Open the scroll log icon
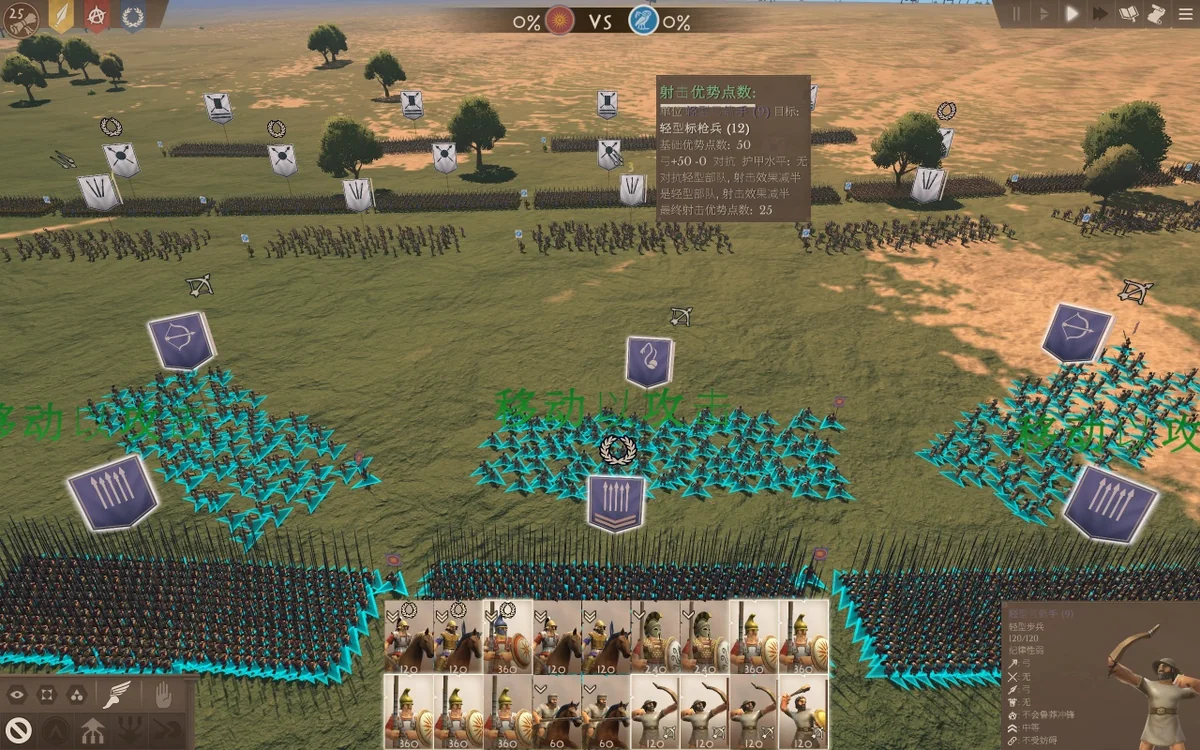Image resolution: width=1200 pixels, height=750 pixels. pyautogui.click(x=1156, y=14)
